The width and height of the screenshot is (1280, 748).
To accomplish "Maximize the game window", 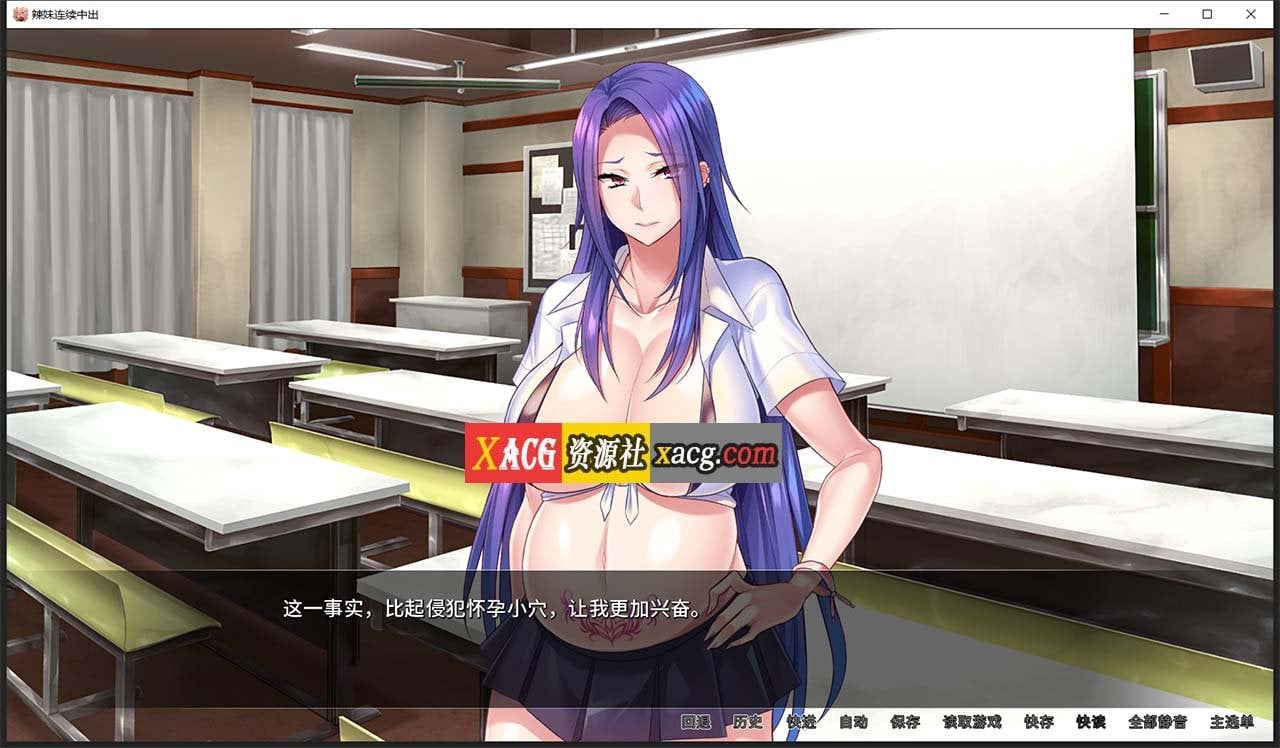I will pos(1208,14).
